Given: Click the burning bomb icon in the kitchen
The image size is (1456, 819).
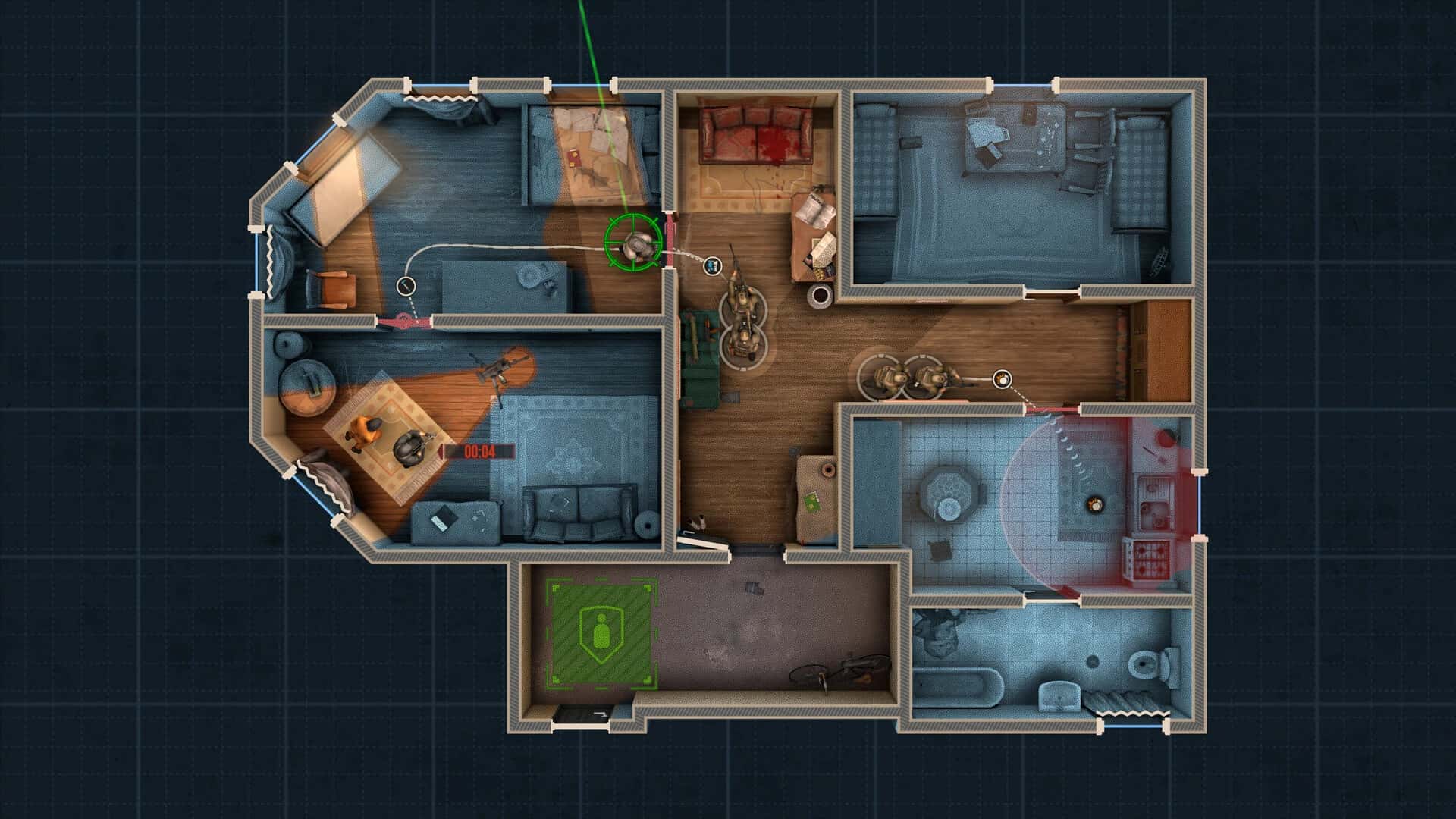Looking at the screenshot, I should point(1094,504).
